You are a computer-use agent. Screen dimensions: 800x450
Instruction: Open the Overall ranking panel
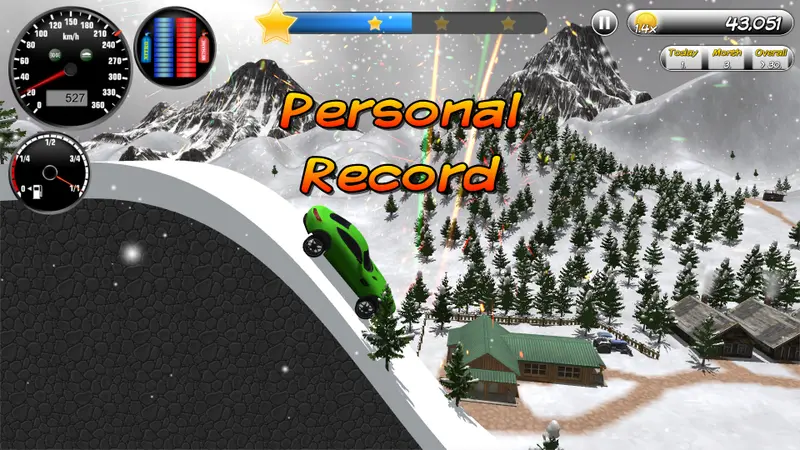point(768,58)
